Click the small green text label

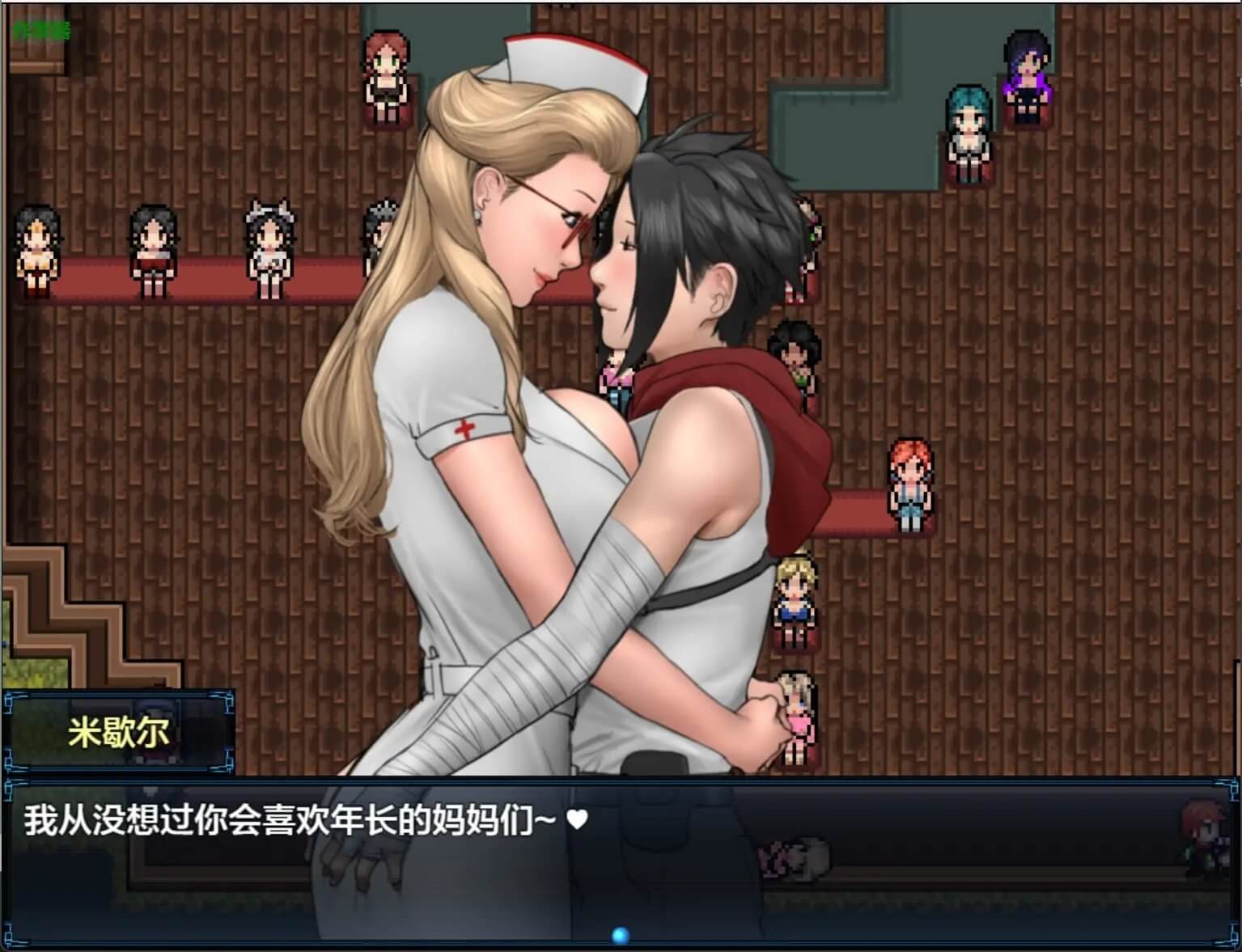(x=41, y=31)
